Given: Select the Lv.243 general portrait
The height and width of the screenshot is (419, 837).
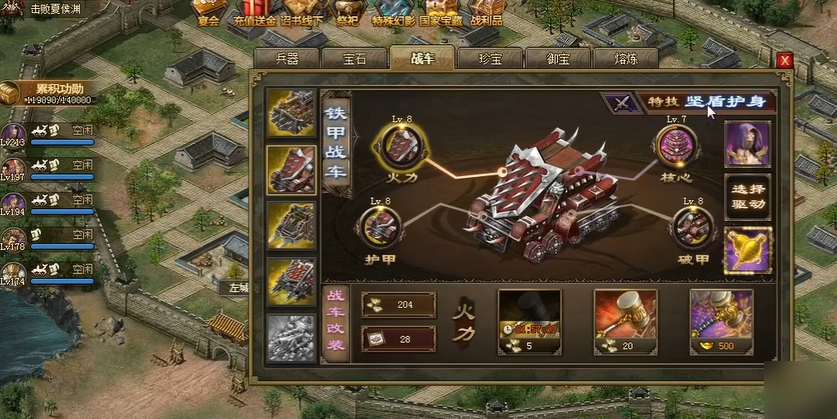Looking at the screenshot, I should coord(13,134).
